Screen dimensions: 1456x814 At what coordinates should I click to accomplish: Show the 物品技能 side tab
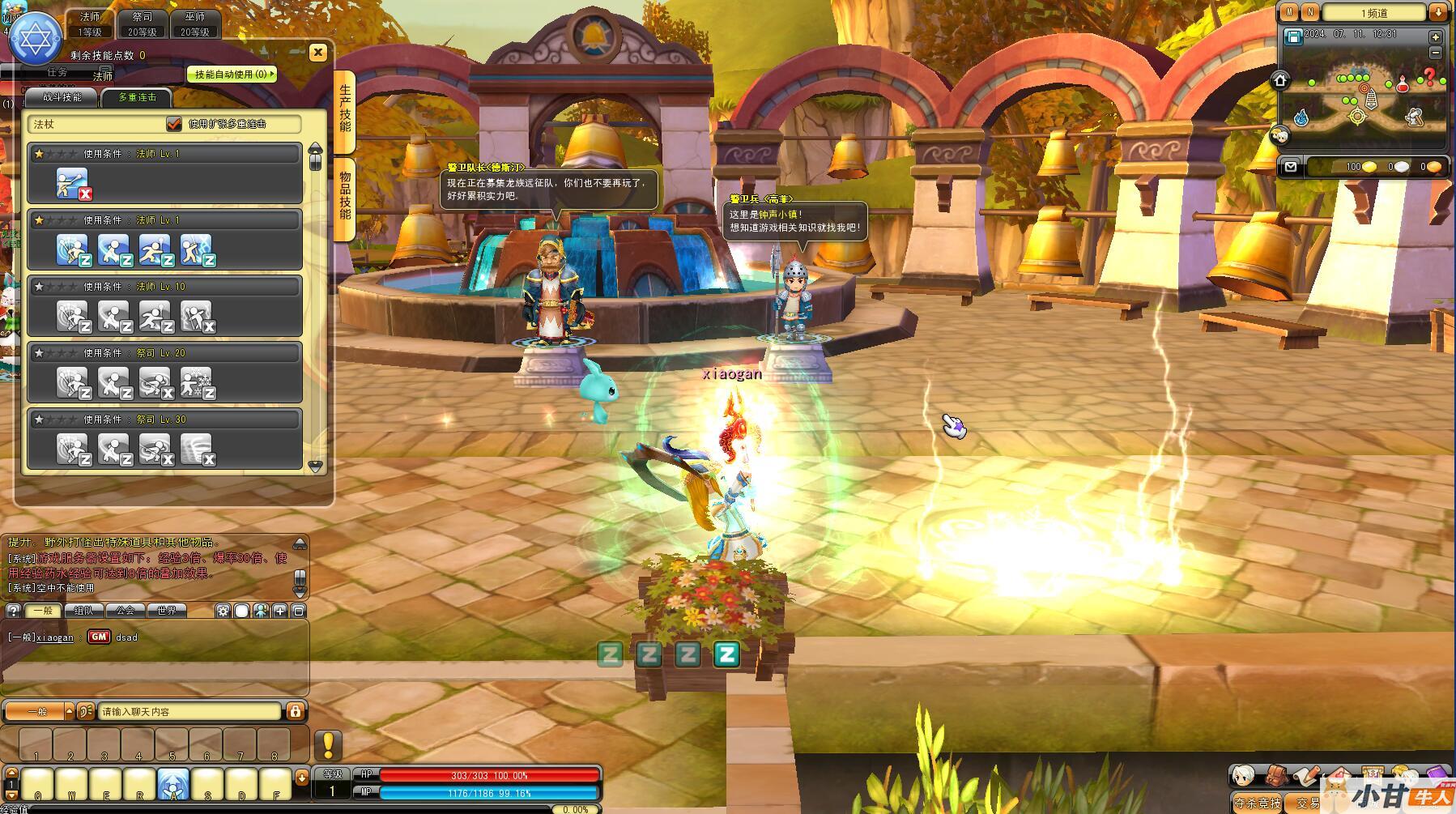coord(346,196)
